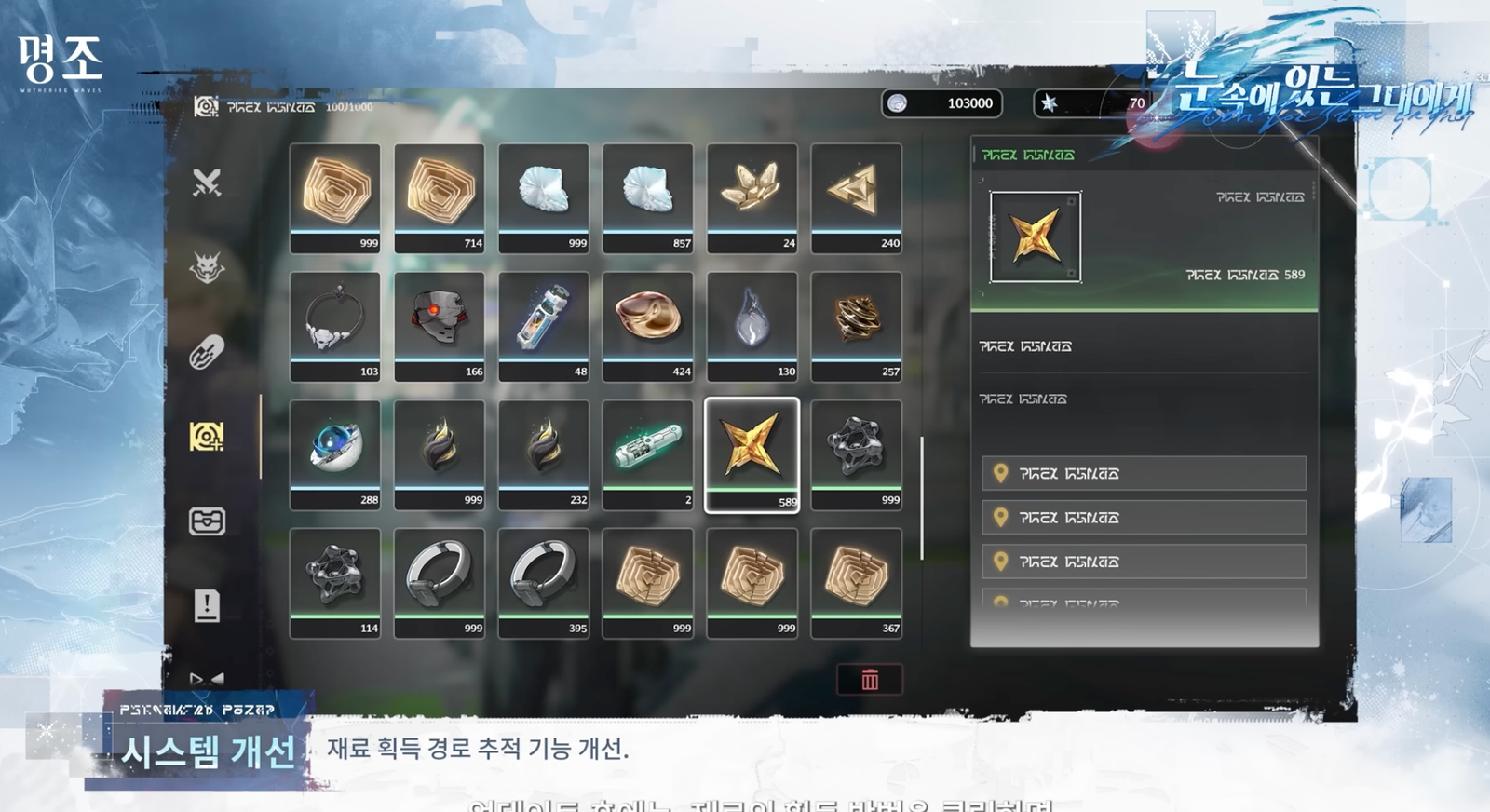Choose the amber shell item with 424
The width and height of the screenshot is (1490, 812).
pyautogui.click(x=648, y=325)
